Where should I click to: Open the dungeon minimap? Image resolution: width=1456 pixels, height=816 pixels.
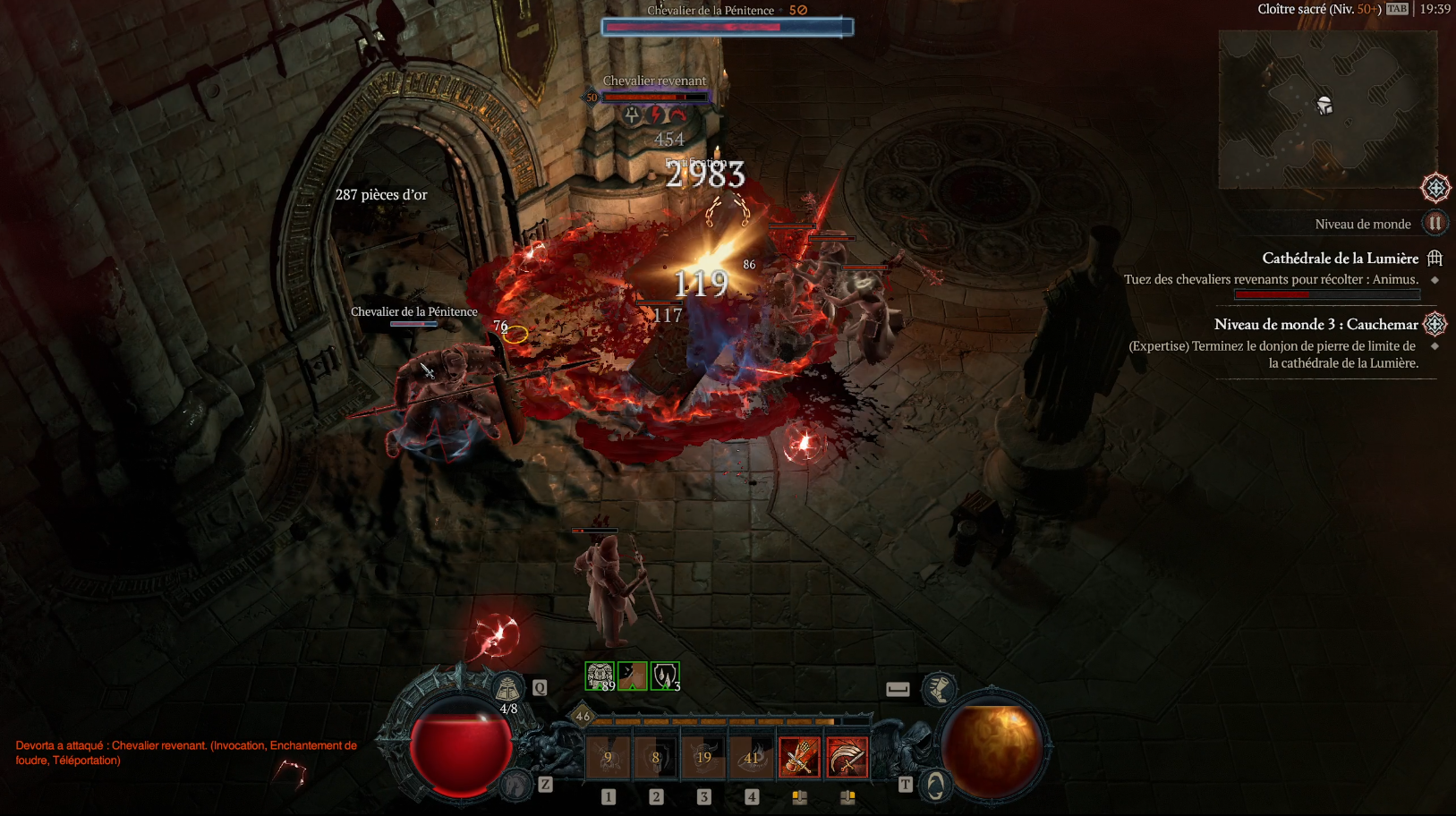(1326, 109)
